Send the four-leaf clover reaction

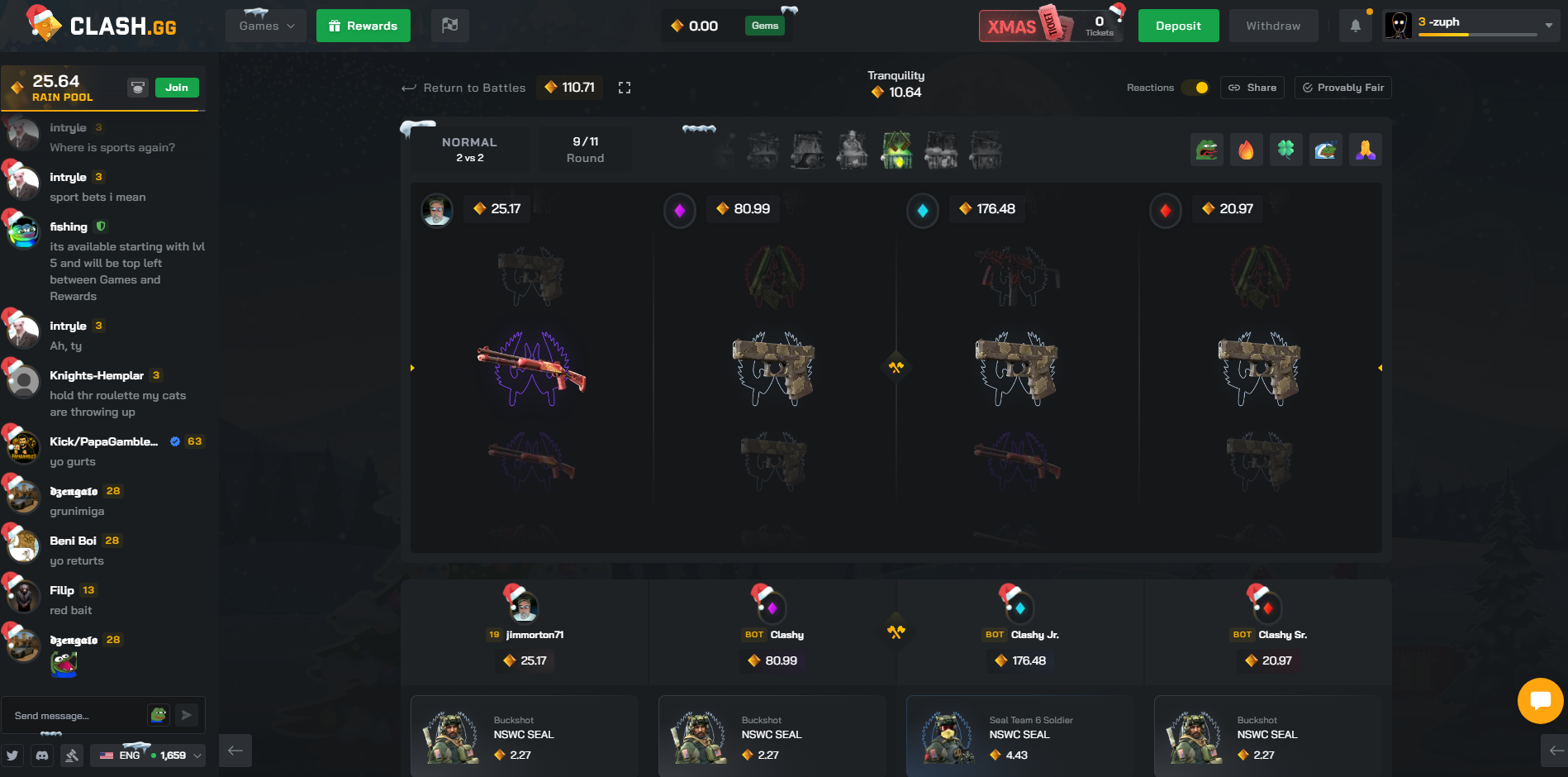tap(1286, 150)
